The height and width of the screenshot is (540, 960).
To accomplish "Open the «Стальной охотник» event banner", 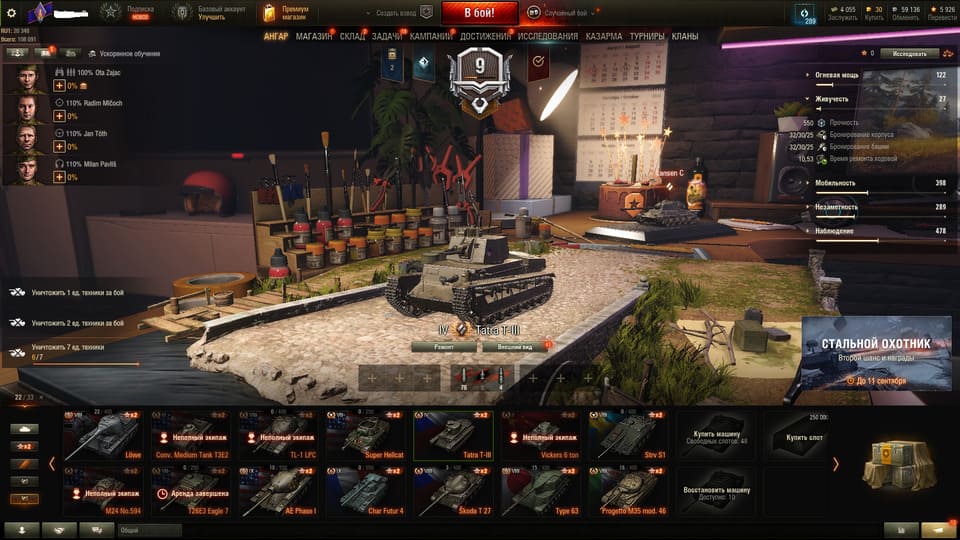I will pos(875,355).
